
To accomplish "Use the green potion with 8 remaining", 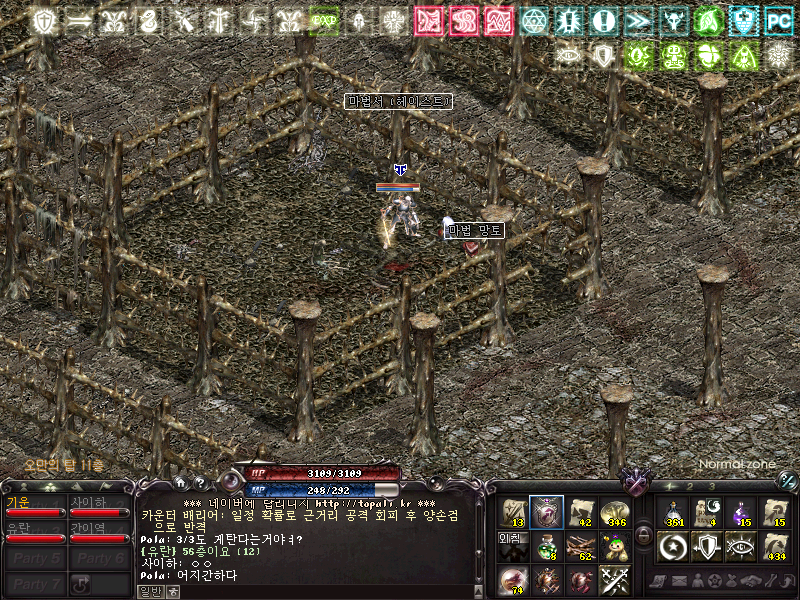I will [547, 545].
